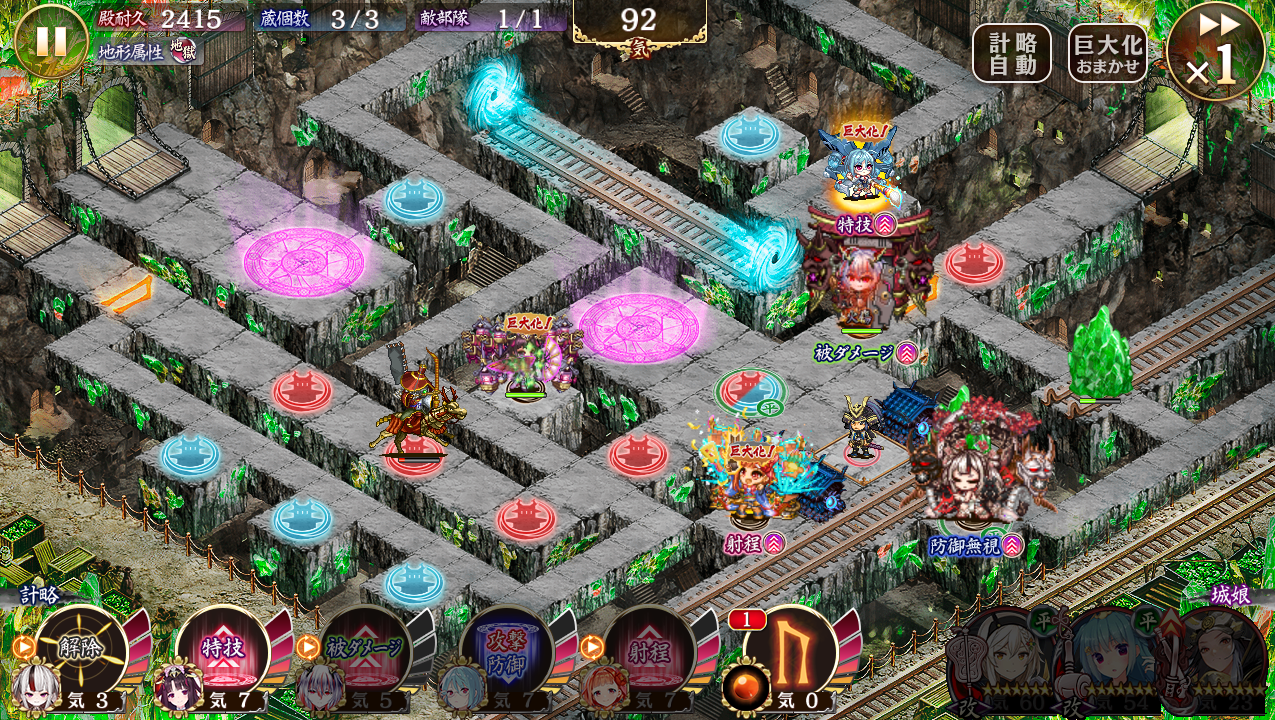Activate the 射程 stratagem
This screenshot has height=720, width=1275.
pos(649,650)
